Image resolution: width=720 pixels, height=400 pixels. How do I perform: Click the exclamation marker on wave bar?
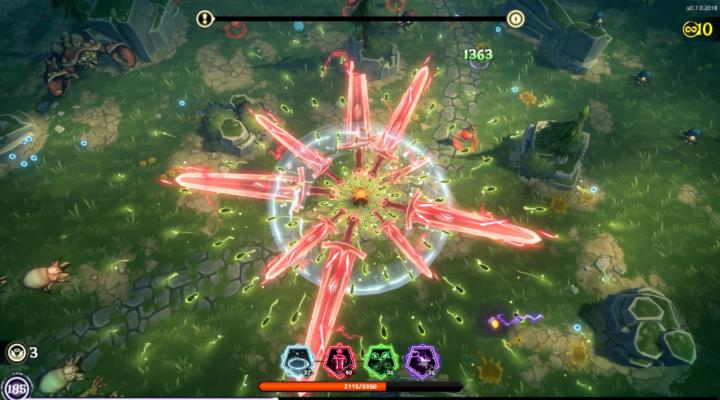click(205, 18)
